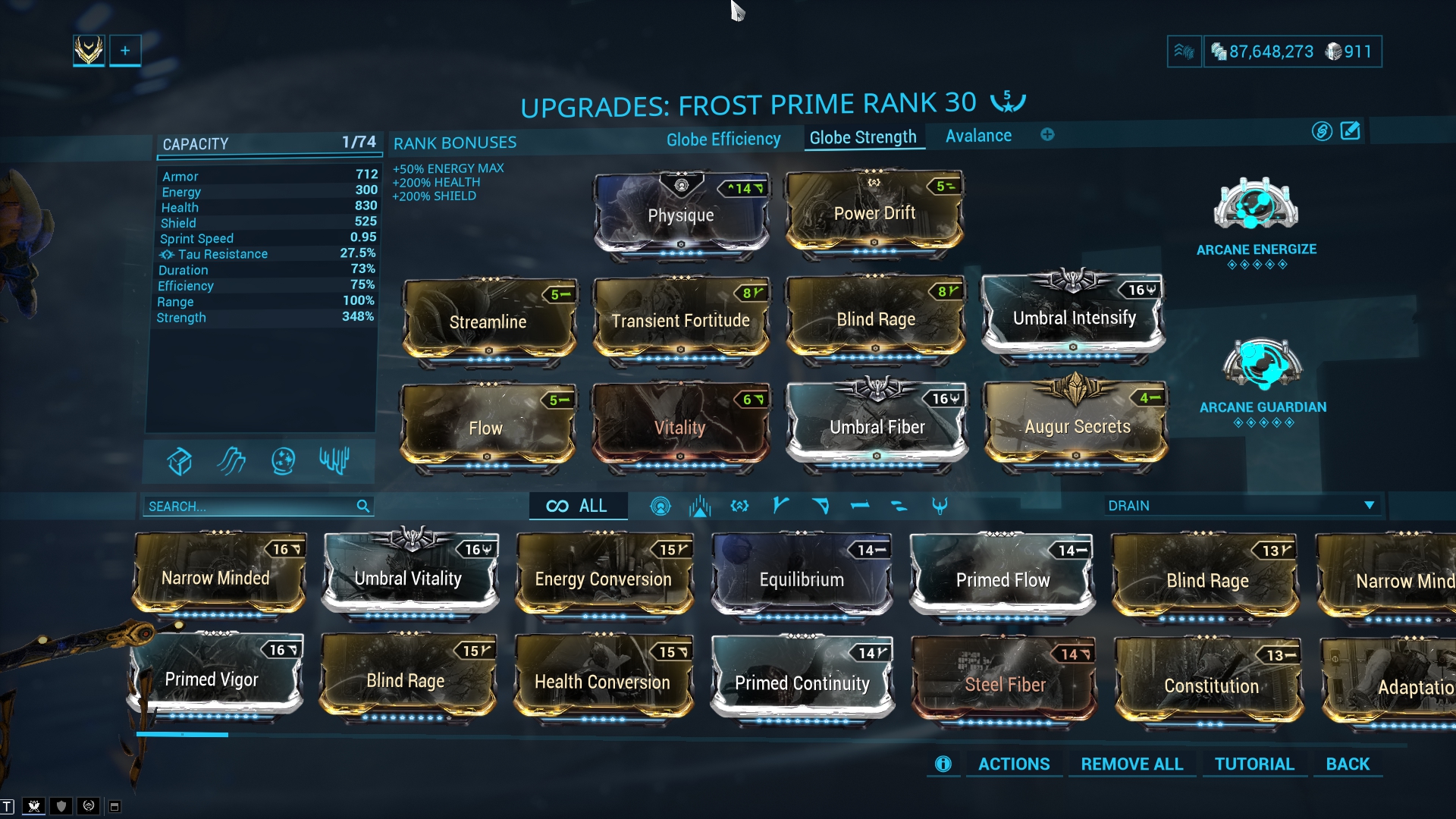Pick the equipped Streamline mod
The image size is (1456, 819).
coord(488,322)
